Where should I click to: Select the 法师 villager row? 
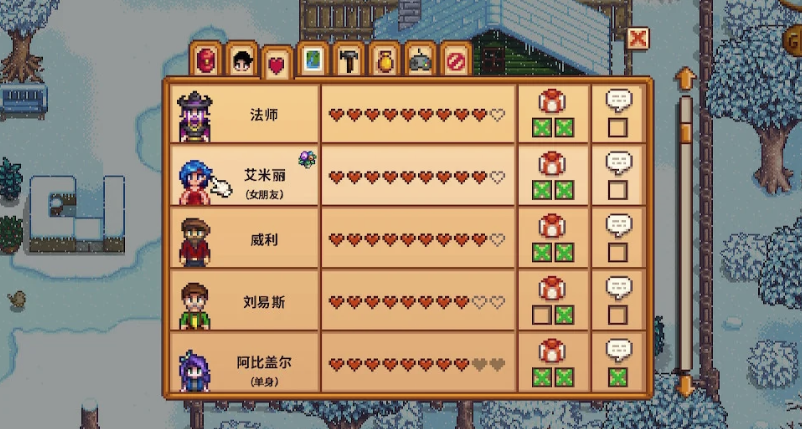264,114
